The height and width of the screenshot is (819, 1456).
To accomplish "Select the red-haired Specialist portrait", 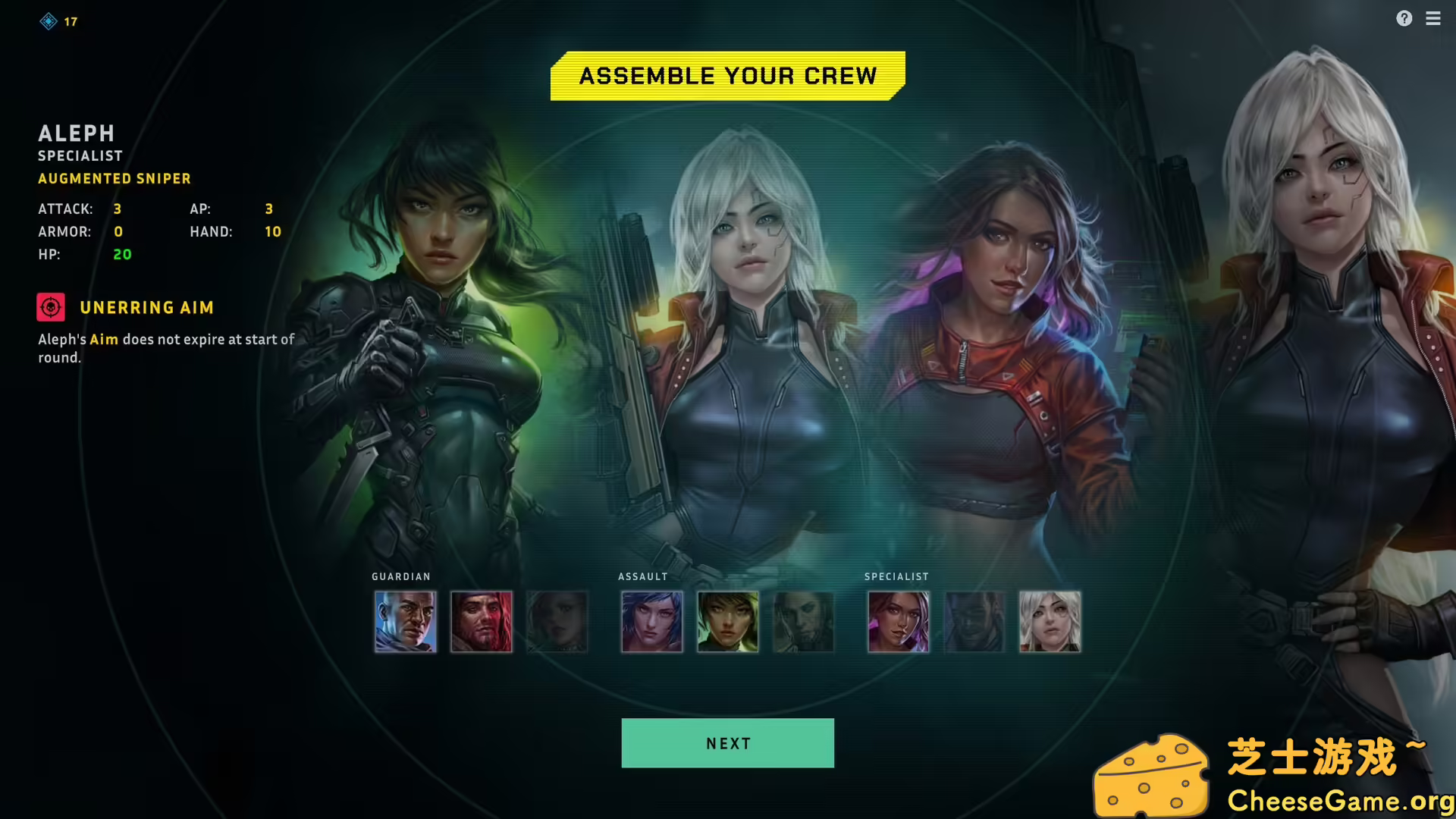I will [898, 622].
